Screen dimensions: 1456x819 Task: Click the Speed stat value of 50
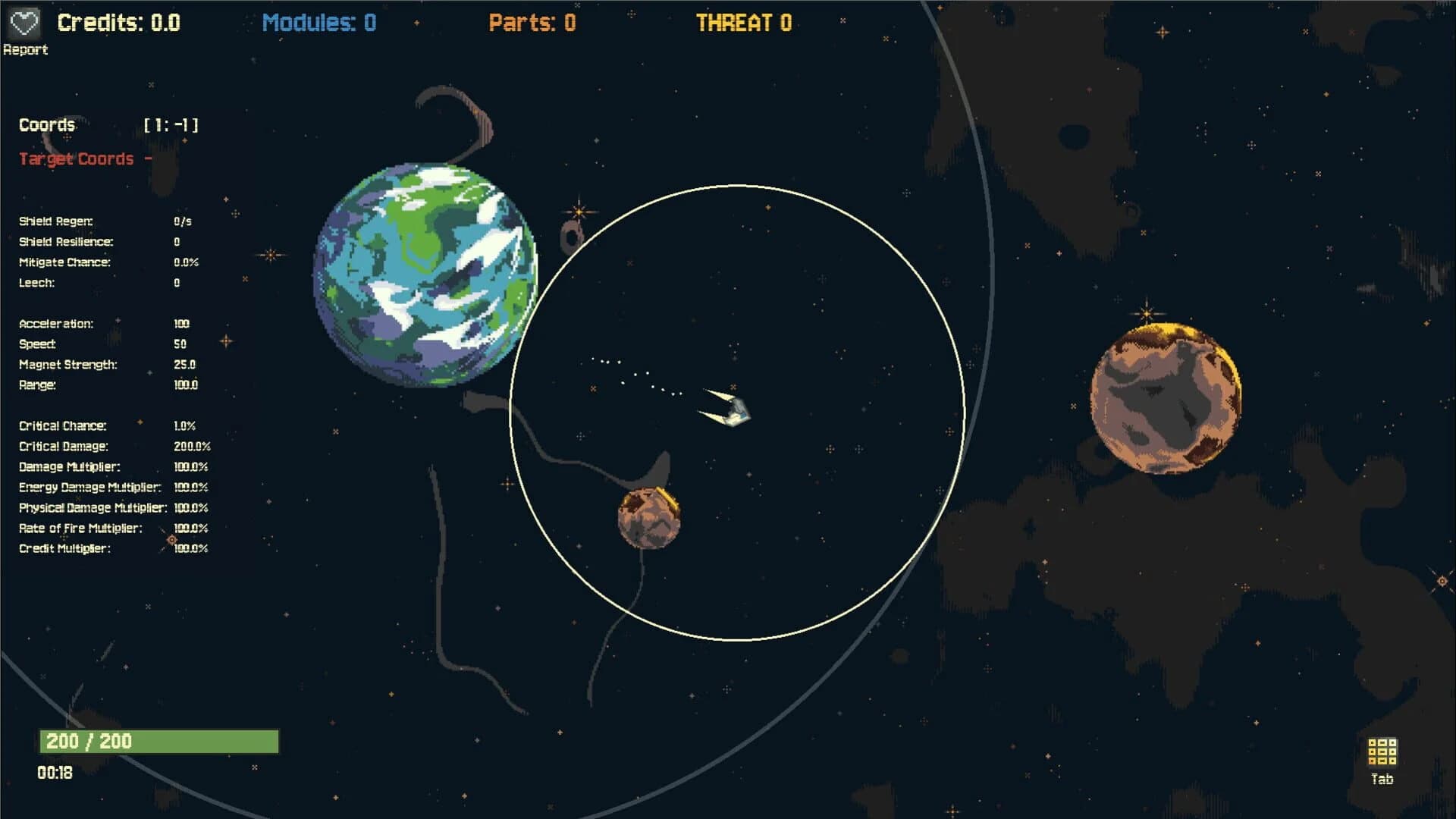[x=180, y=344]
